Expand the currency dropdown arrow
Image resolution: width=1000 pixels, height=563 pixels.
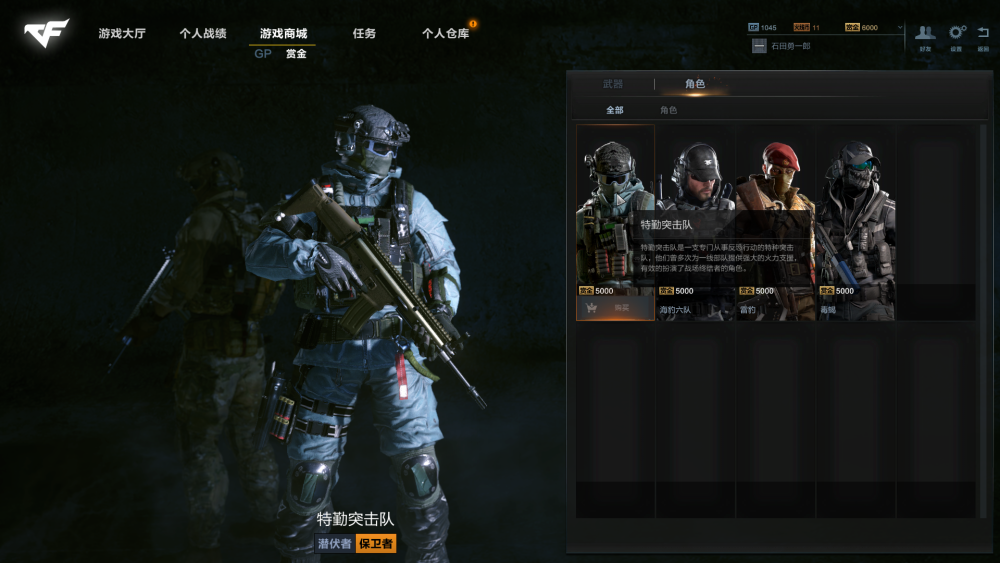tap(900, 28)
